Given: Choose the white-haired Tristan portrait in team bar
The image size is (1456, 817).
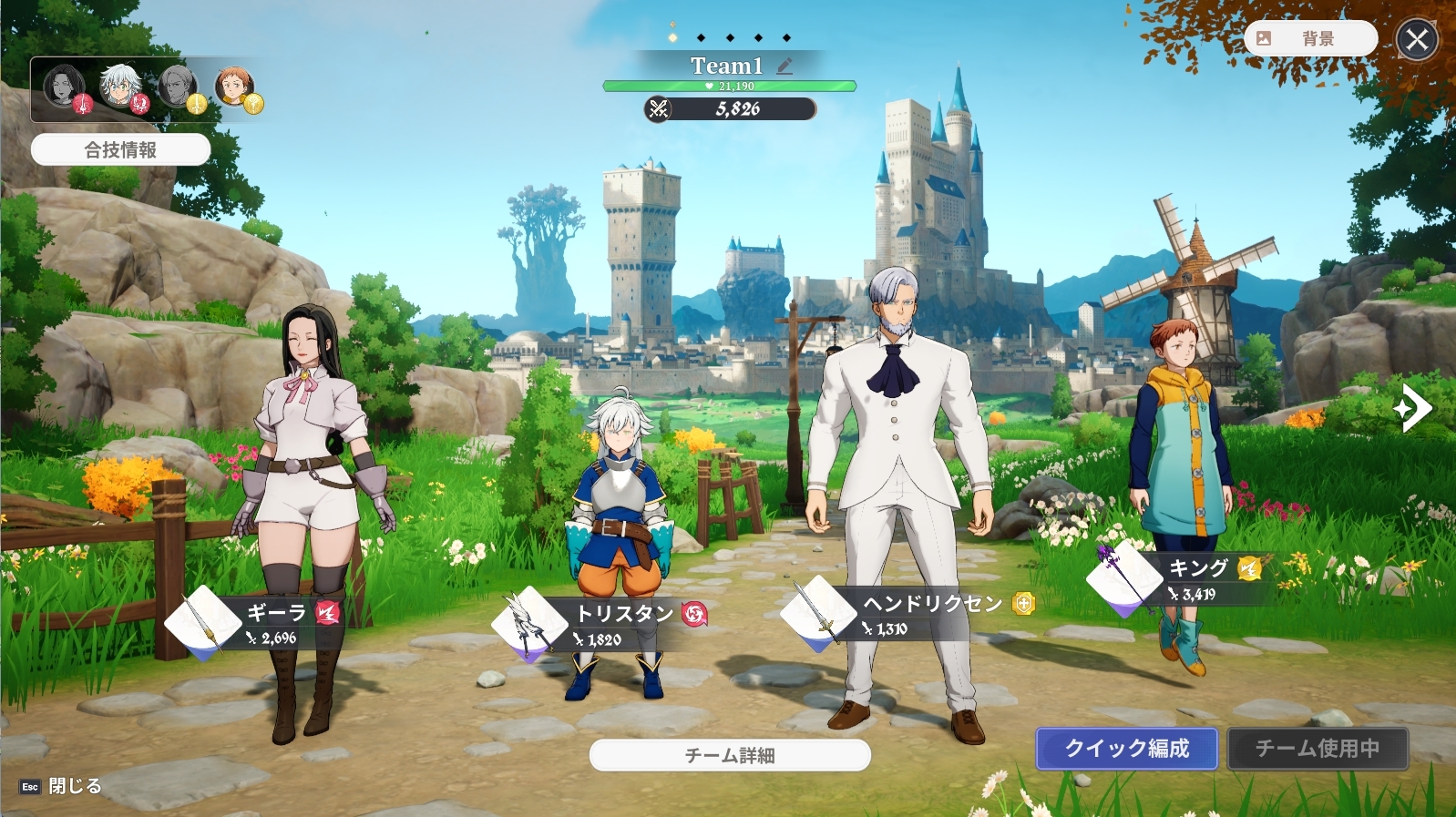Looking at the screenshot, I should (120, 87).
